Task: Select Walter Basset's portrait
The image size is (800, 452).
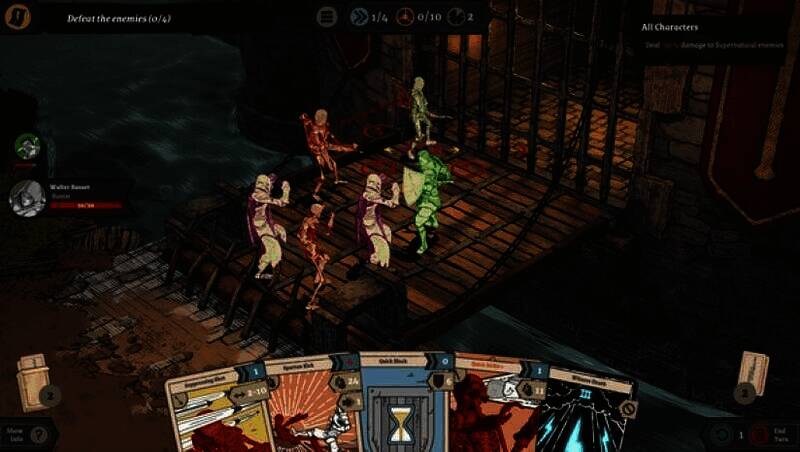Action: pos(27,197)
